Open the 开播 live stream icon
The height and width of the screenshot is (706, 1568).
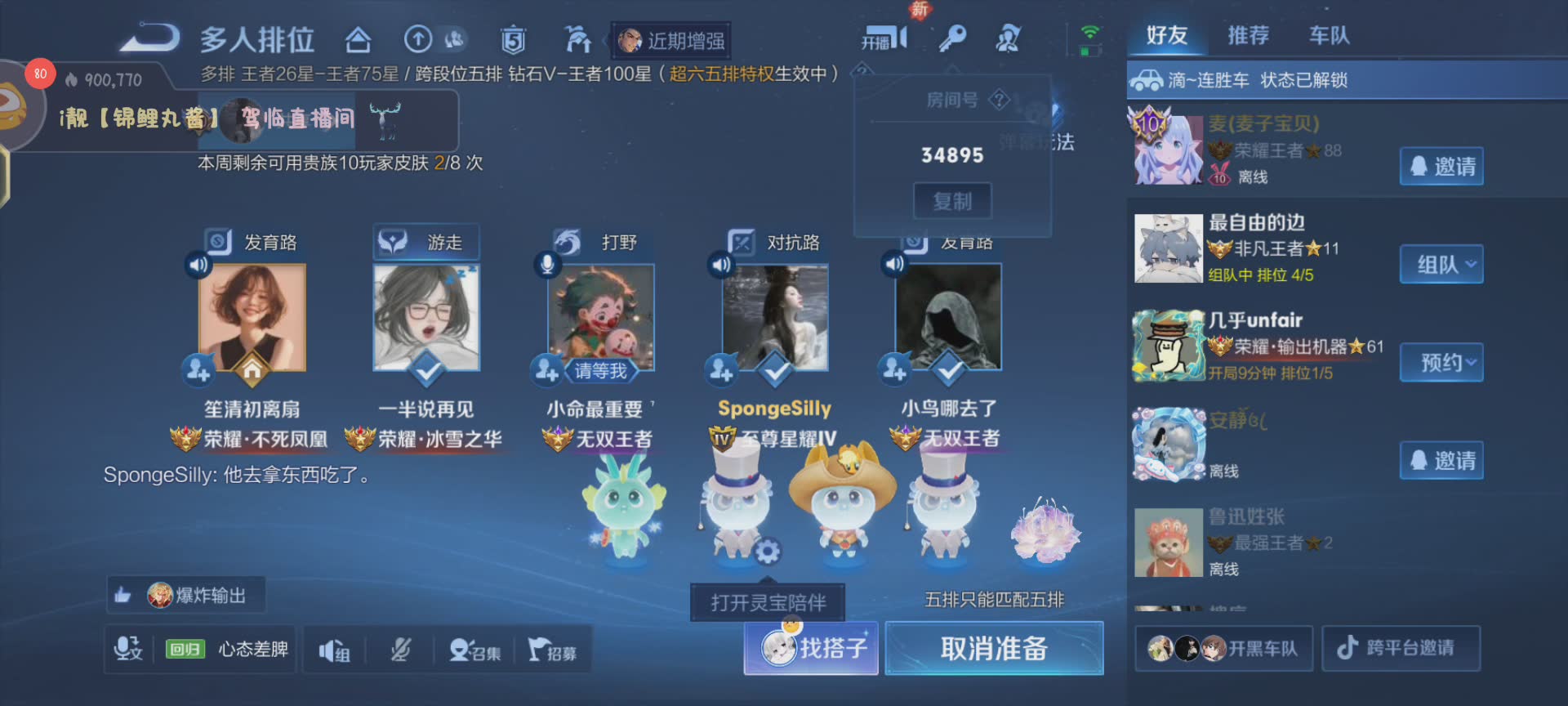point(884,39)
